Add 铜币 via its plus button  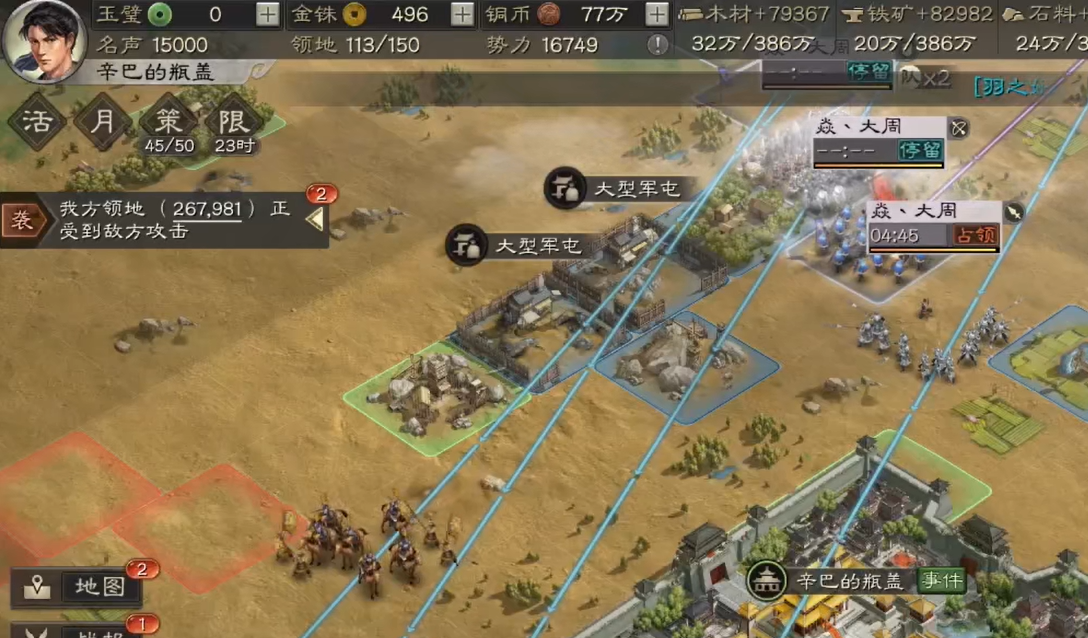[656, 14]
